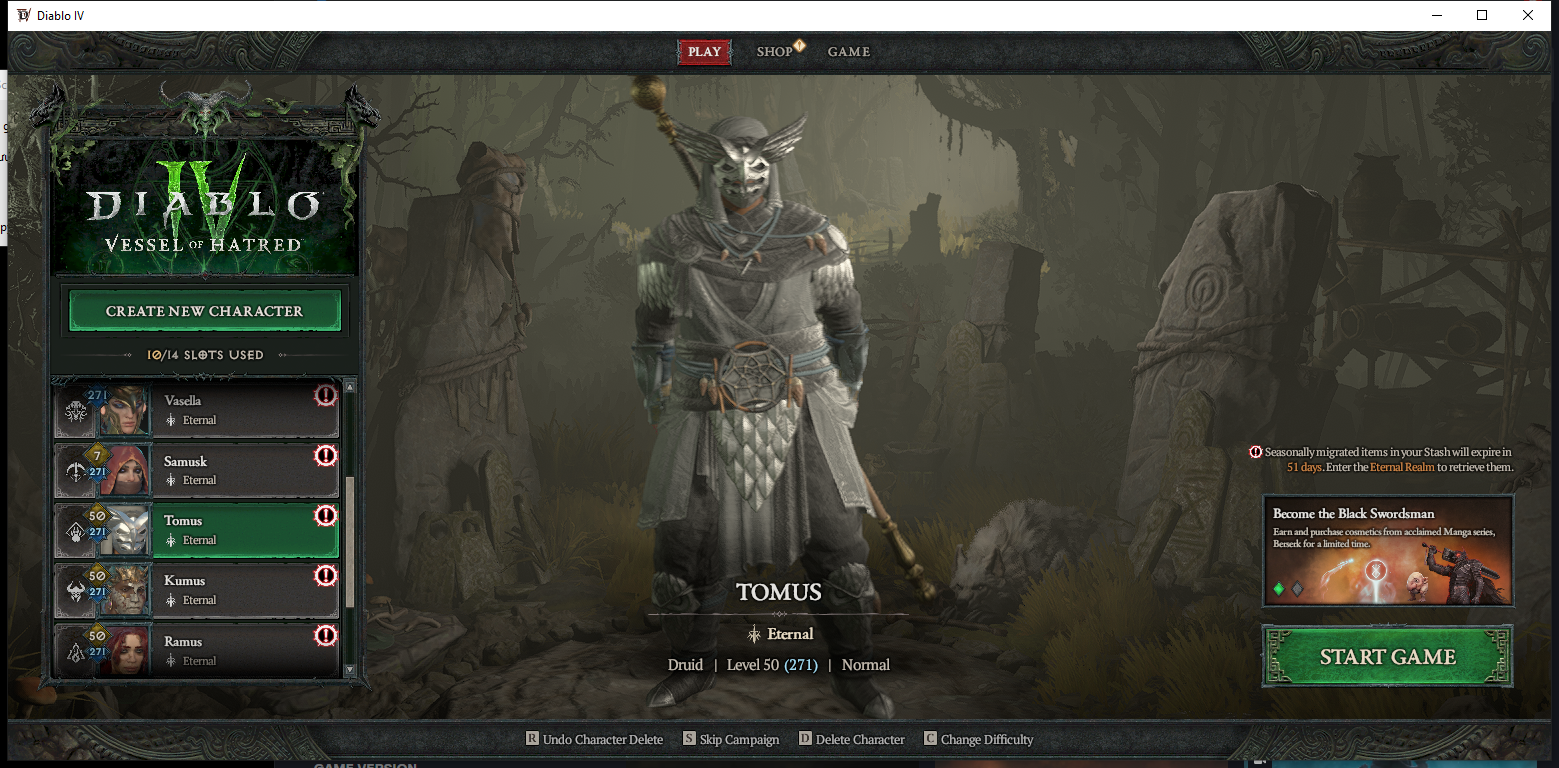Choose the Tomus character row
The height and width of the screenshot is (768, 1559).
240,530
